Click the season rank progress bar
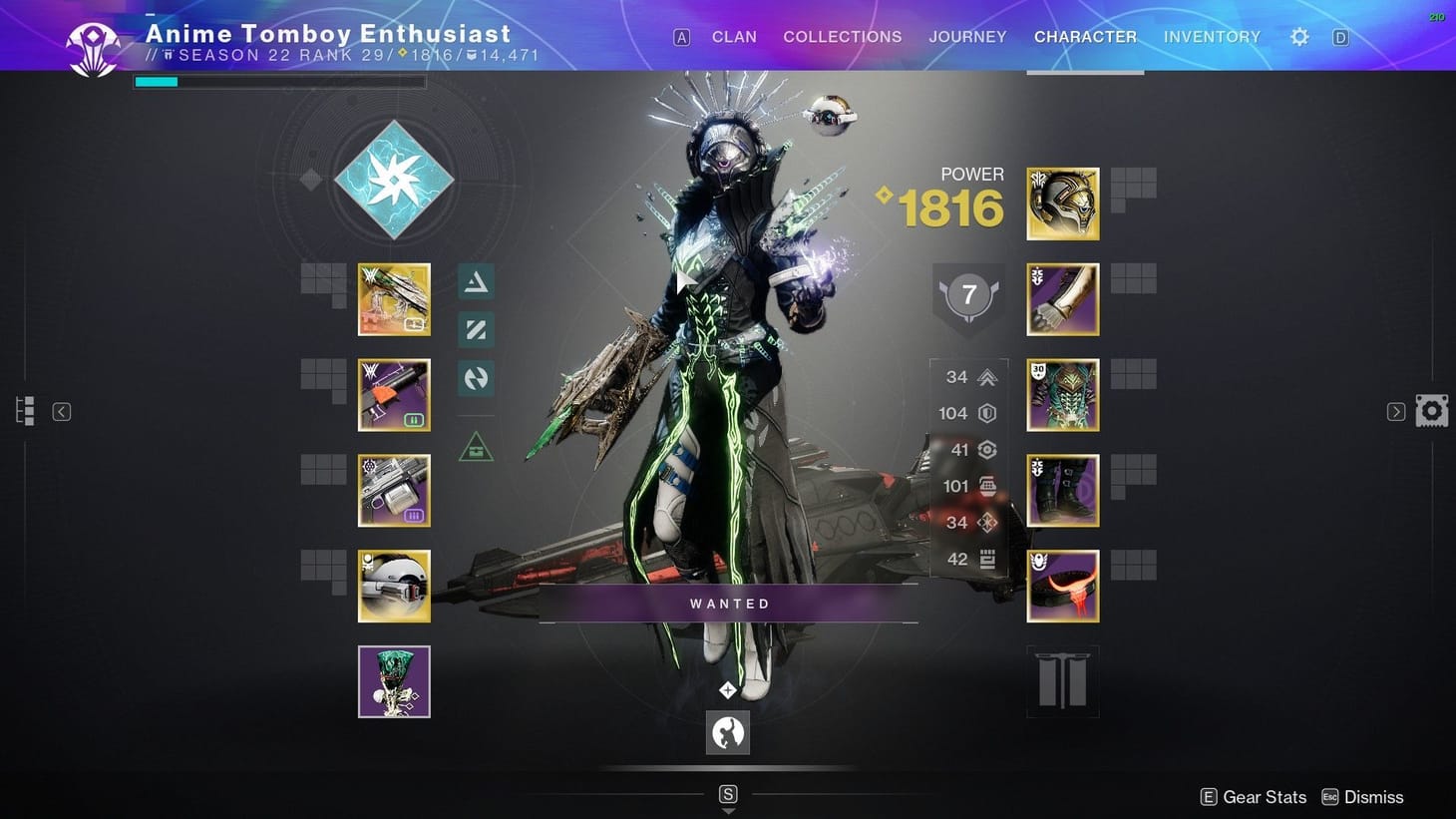This screenshot has height=819, width=1456. [279, 81]
